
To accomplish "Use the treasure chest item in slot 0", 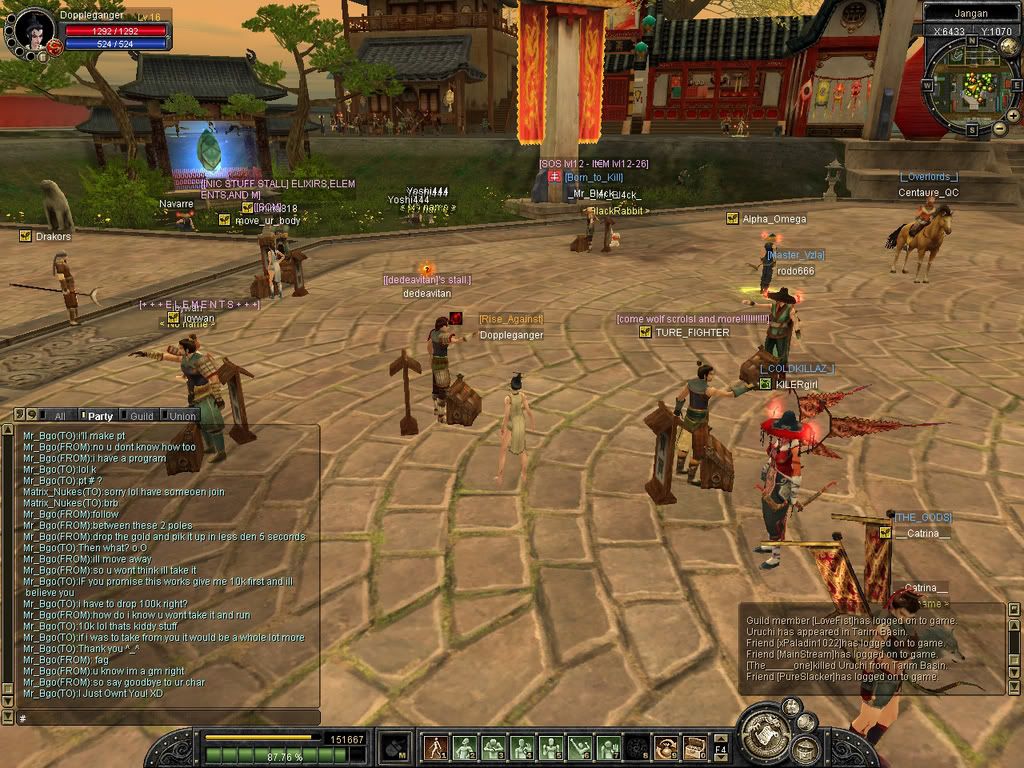I will pos(694,747).
